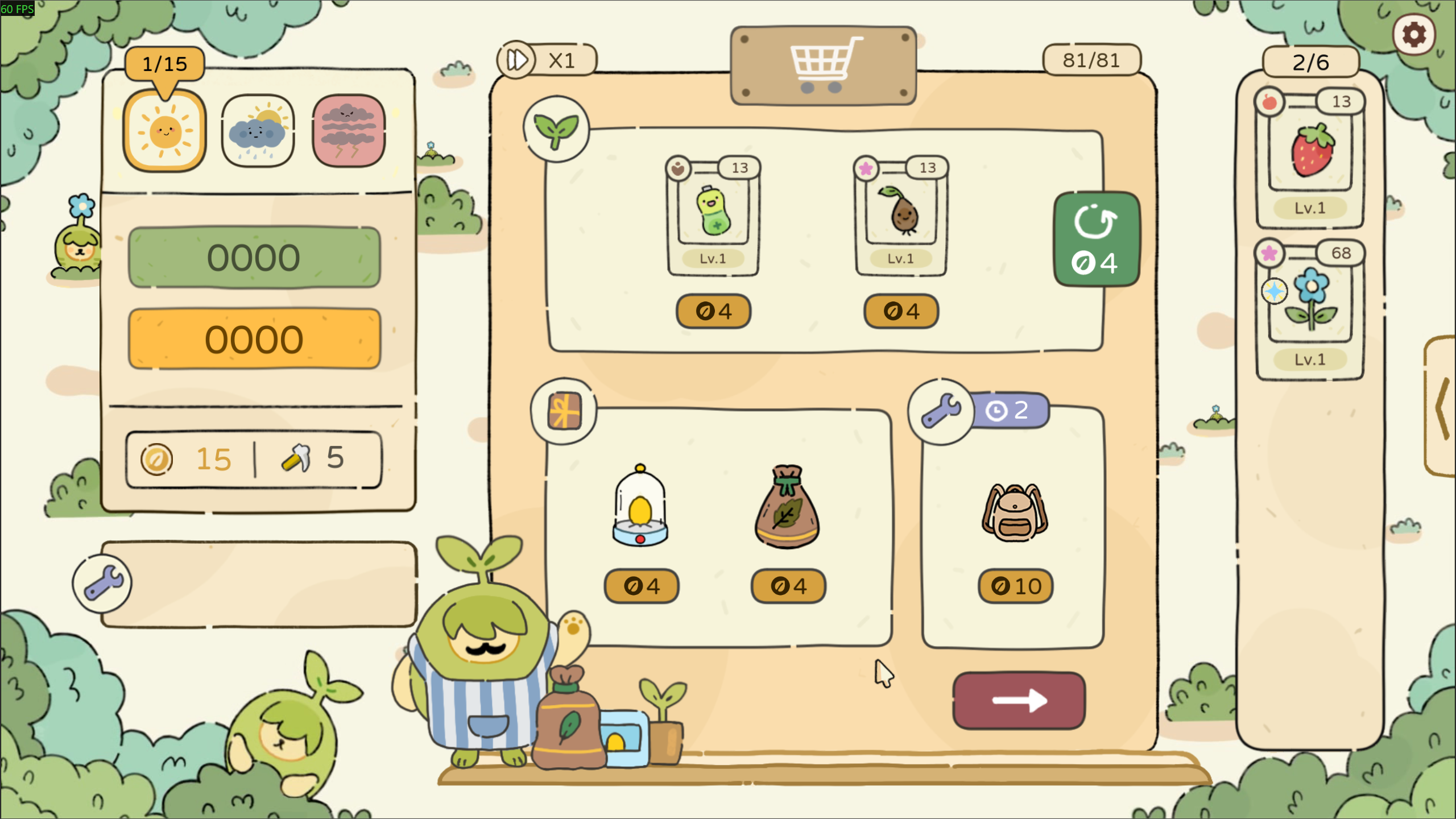Select the glass dome egg item
Screen dimensions: 1456x819
640,506
